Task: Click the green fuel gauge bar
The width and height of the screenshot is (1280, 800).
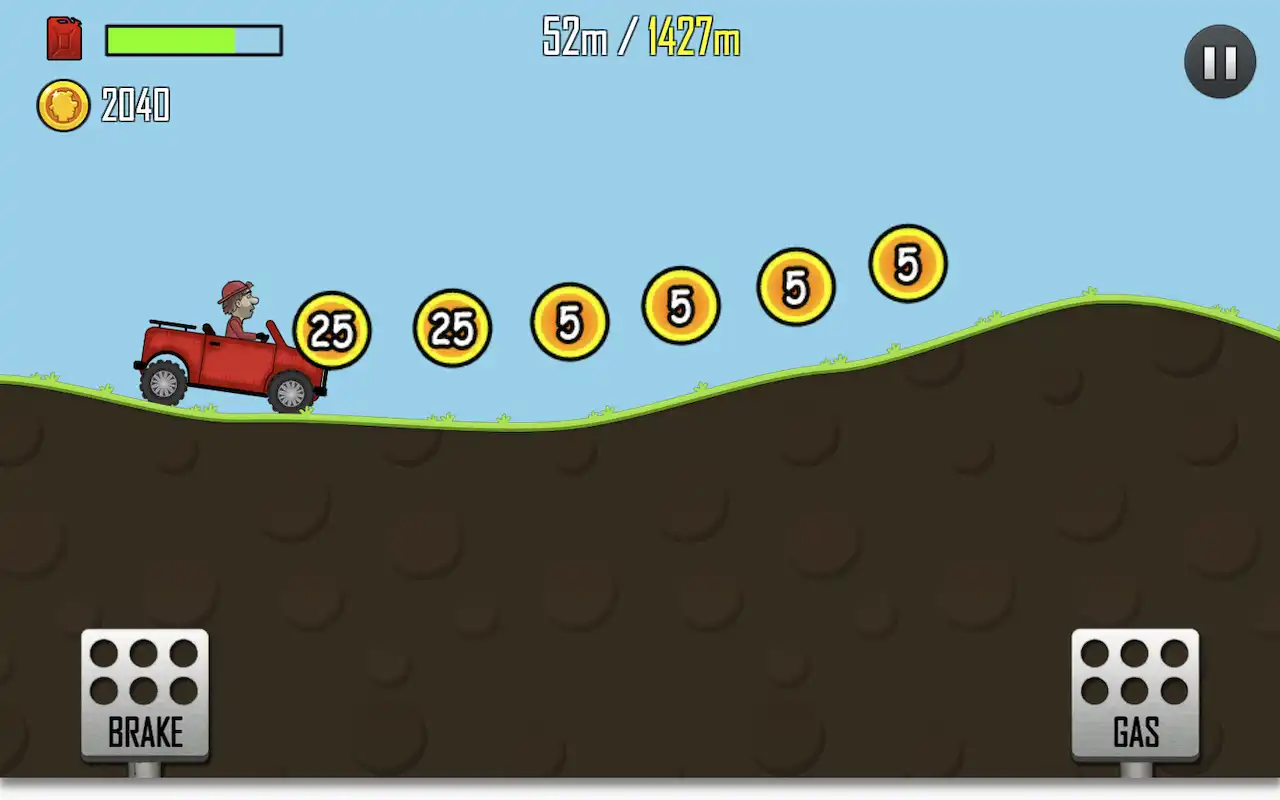Action: [170, 41]
